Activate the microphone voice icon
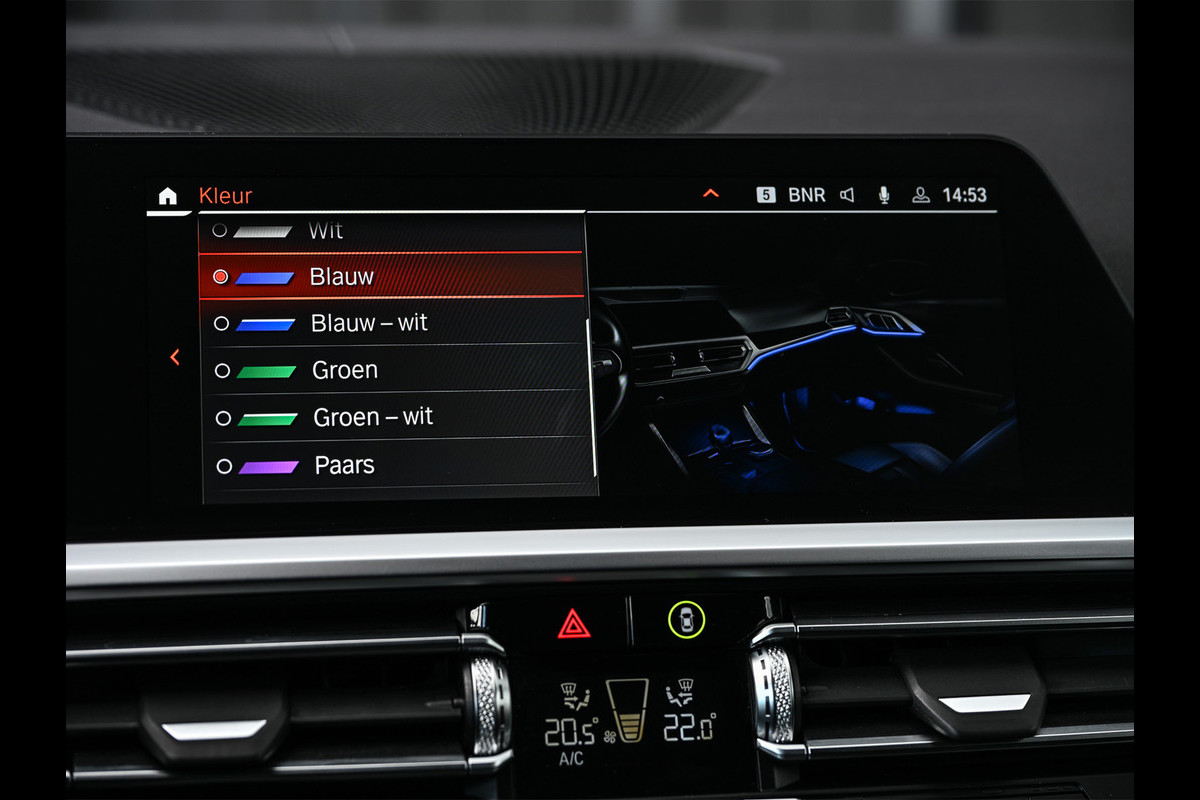Screen dimensions: 1200x800 coord(884,195)
